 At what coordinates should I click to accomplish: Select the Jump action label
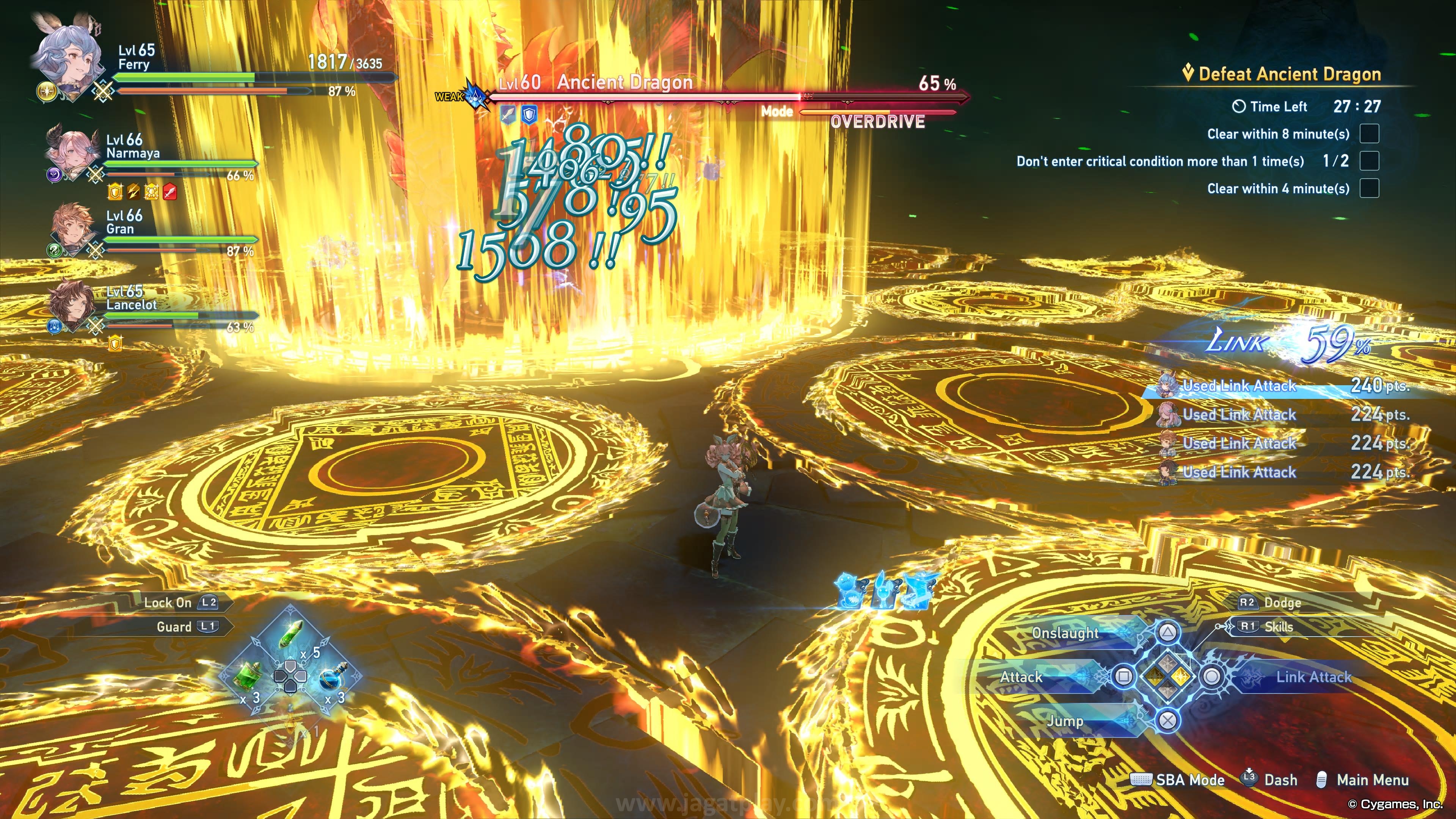(1065, 721)
